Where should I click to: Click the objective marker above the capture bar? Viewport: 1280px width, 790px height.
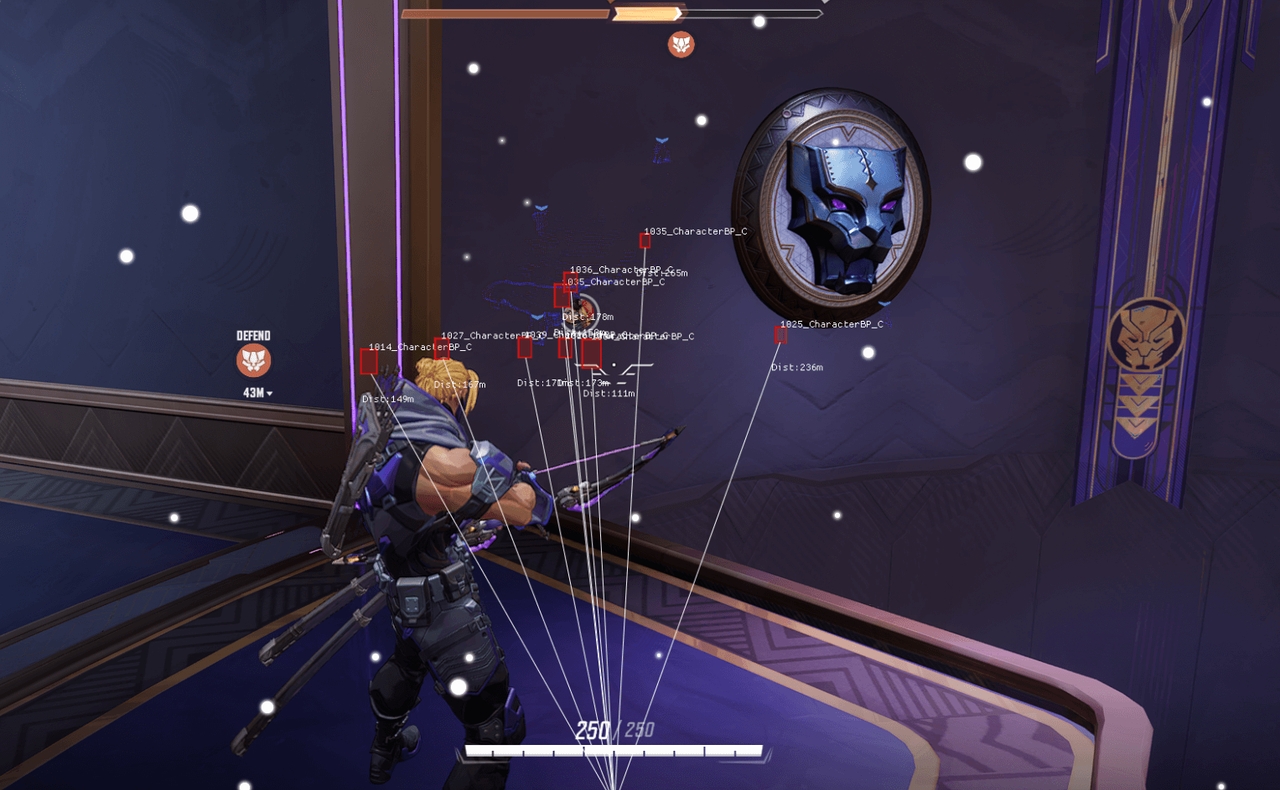(681, 44)
